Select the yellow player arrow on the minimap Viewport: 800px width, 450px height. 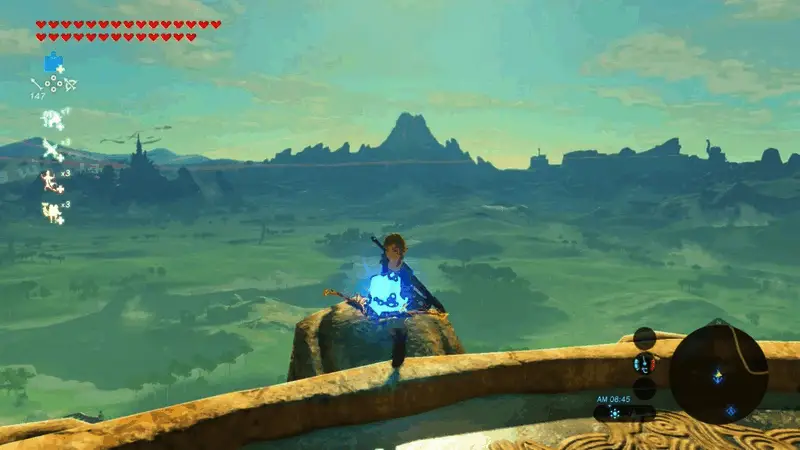[x=718, y=375]
